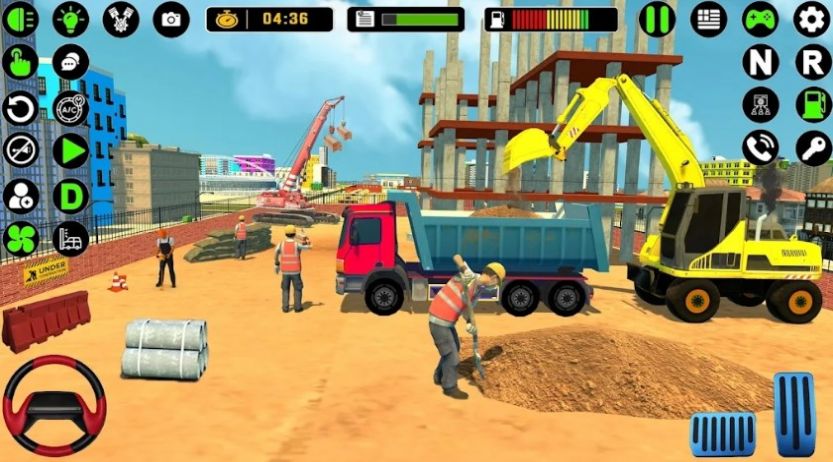Toggle the headlights icon
The image size is (833, 462).
(20, 19)
